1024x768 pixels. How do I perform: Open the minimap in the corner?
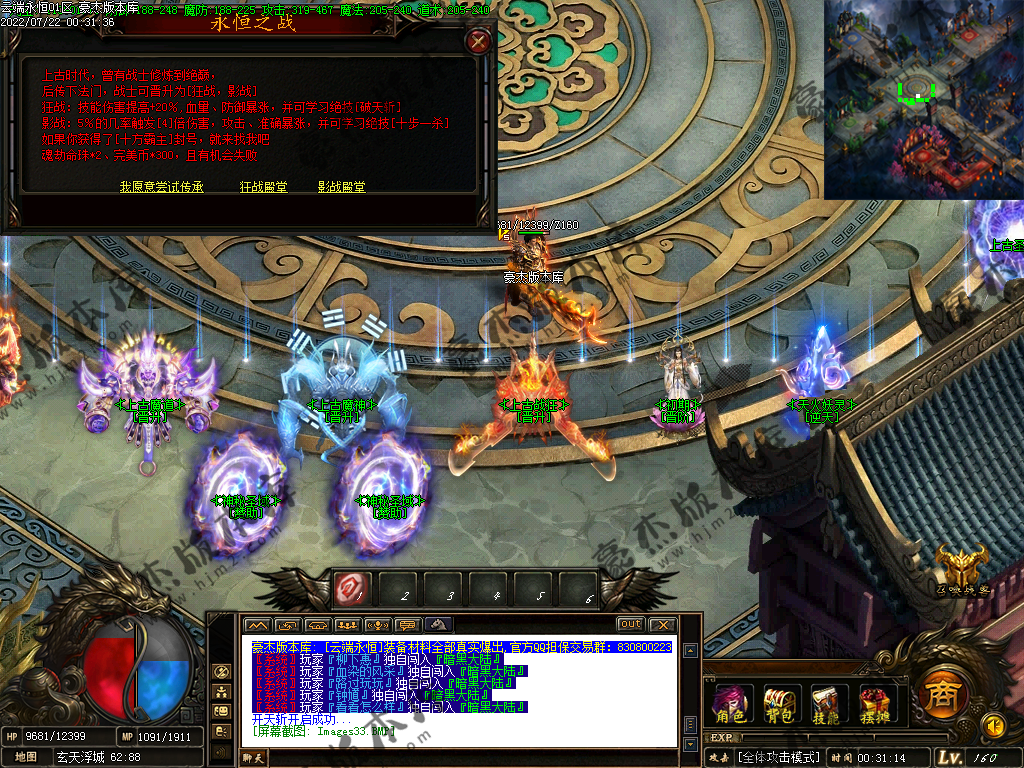[922, 98]
